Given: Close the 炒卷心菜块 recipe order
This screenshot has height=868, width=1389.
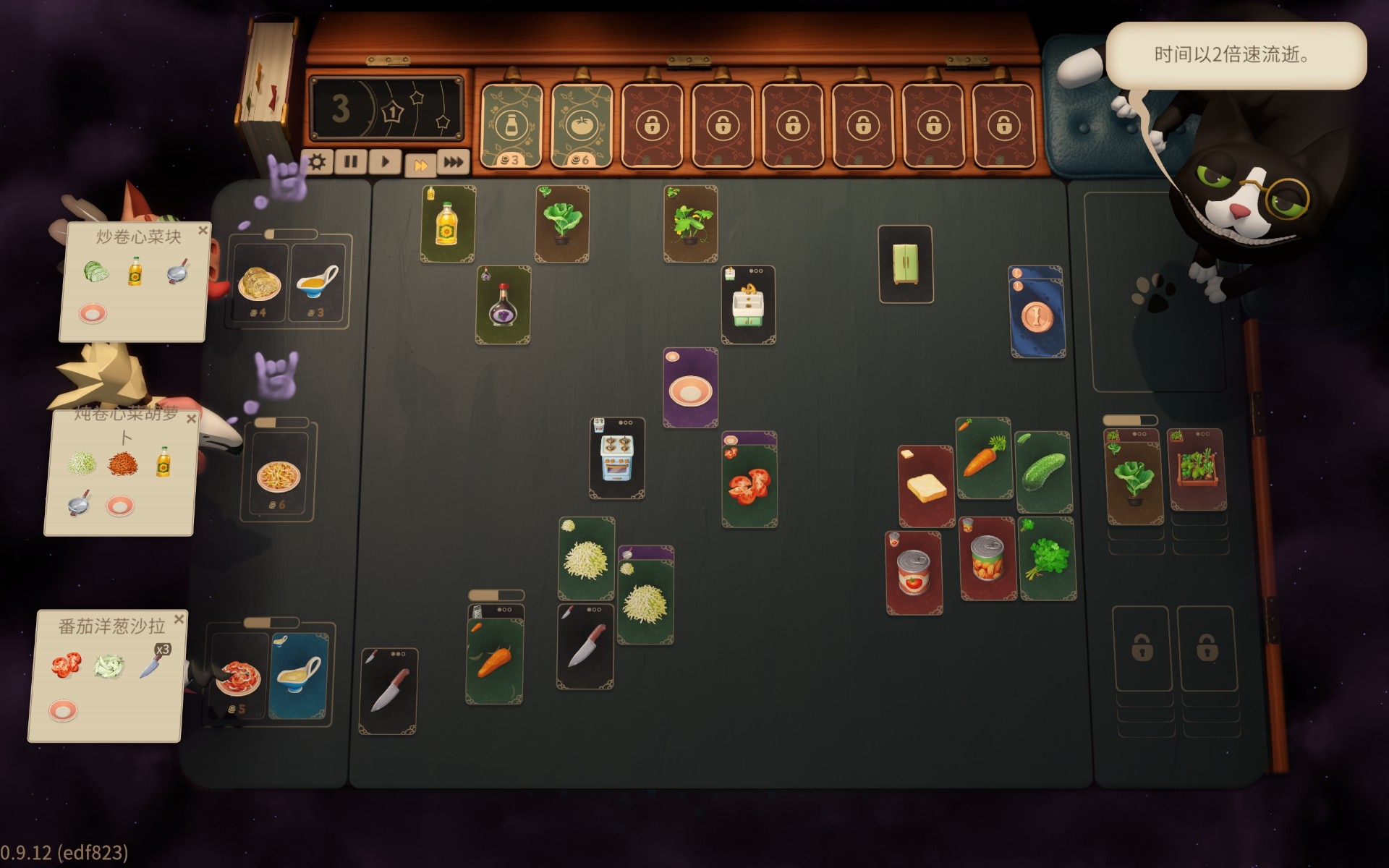Looking at the screenshot, I should click(203, 231).
